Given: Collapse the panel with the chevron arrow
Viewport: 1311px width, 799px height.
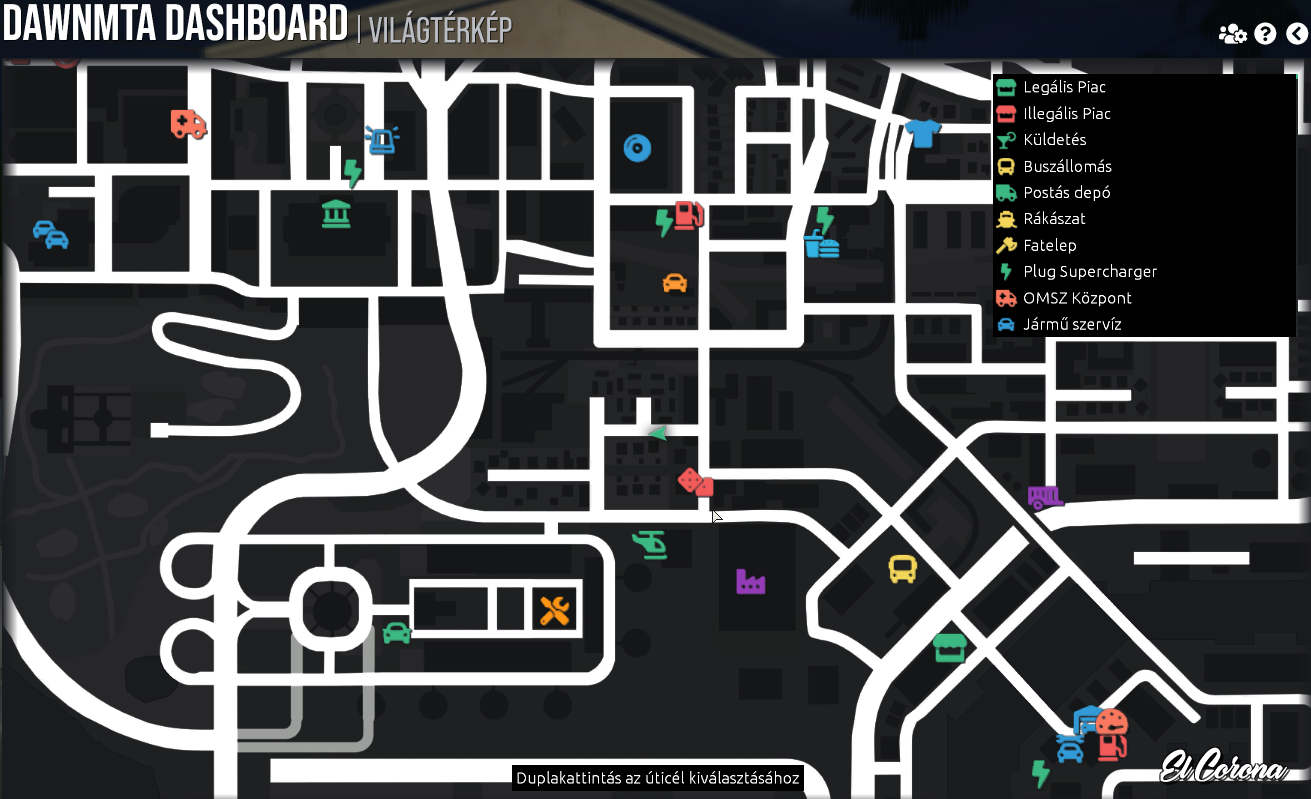Looking at the screenshot, I should click(x=1298, y=32).
